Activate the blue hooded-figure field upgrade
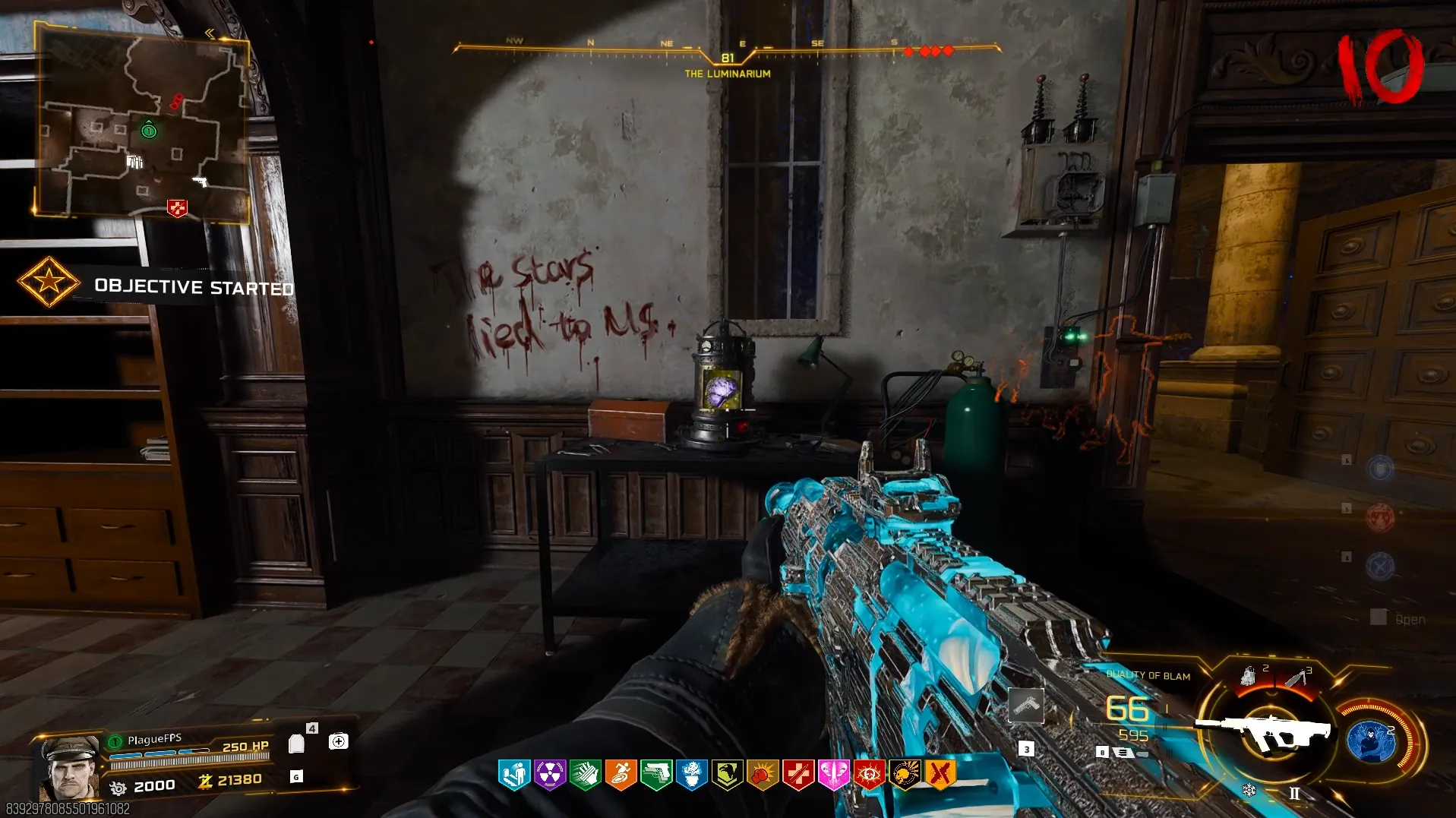The image size is (1456, 818). pos(1370,741)
